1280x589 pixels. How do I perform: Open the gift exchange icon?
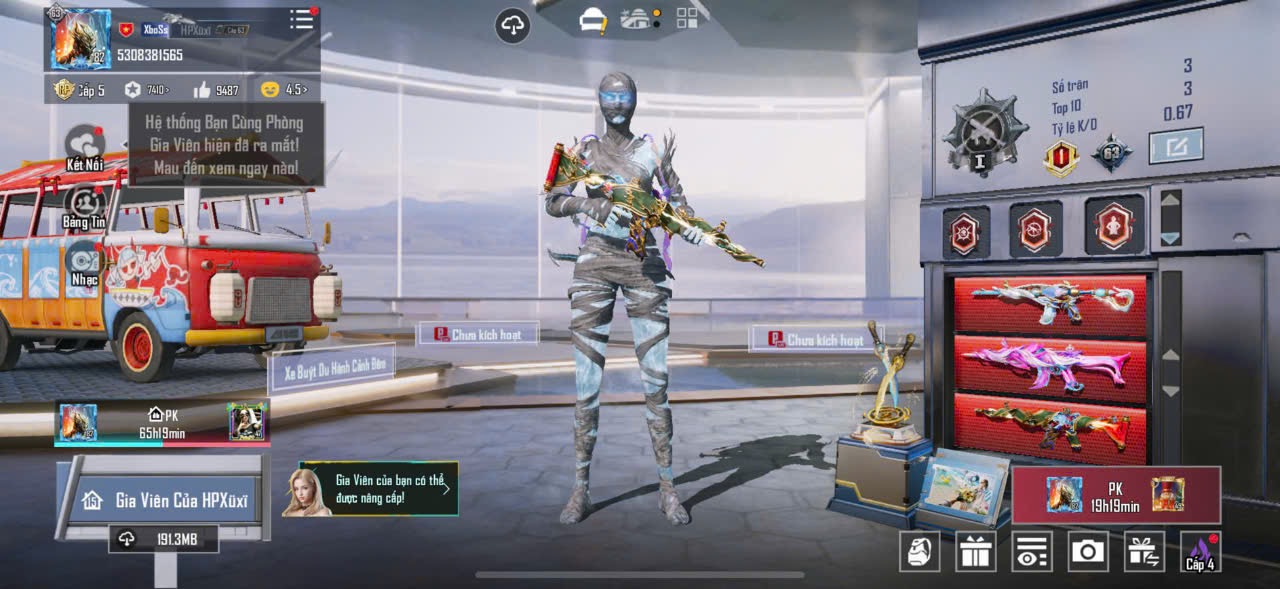tap(1144, 551)
